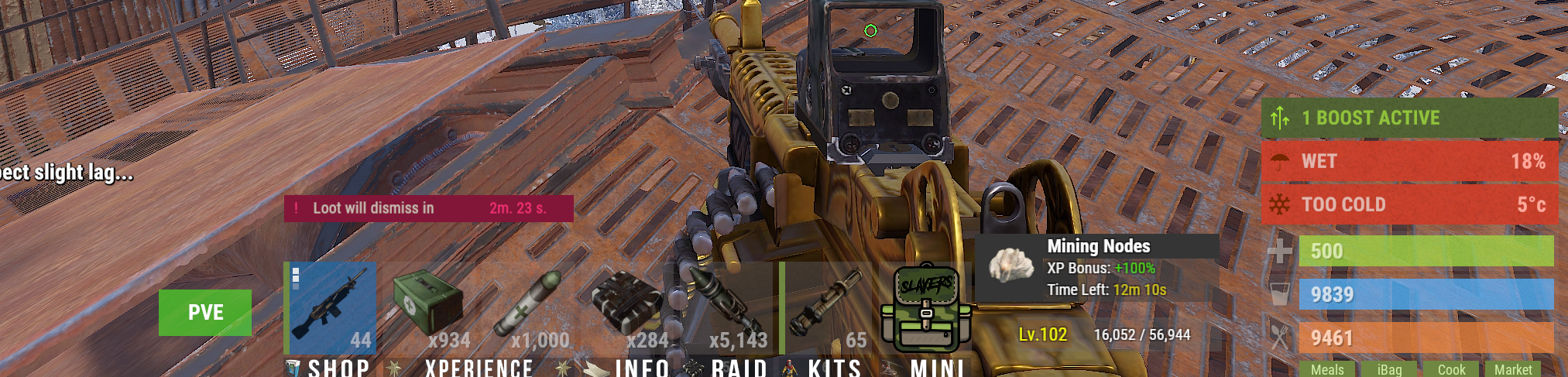
Task: Click the 1 Boost Active banner
Action: click(1409, 118)
